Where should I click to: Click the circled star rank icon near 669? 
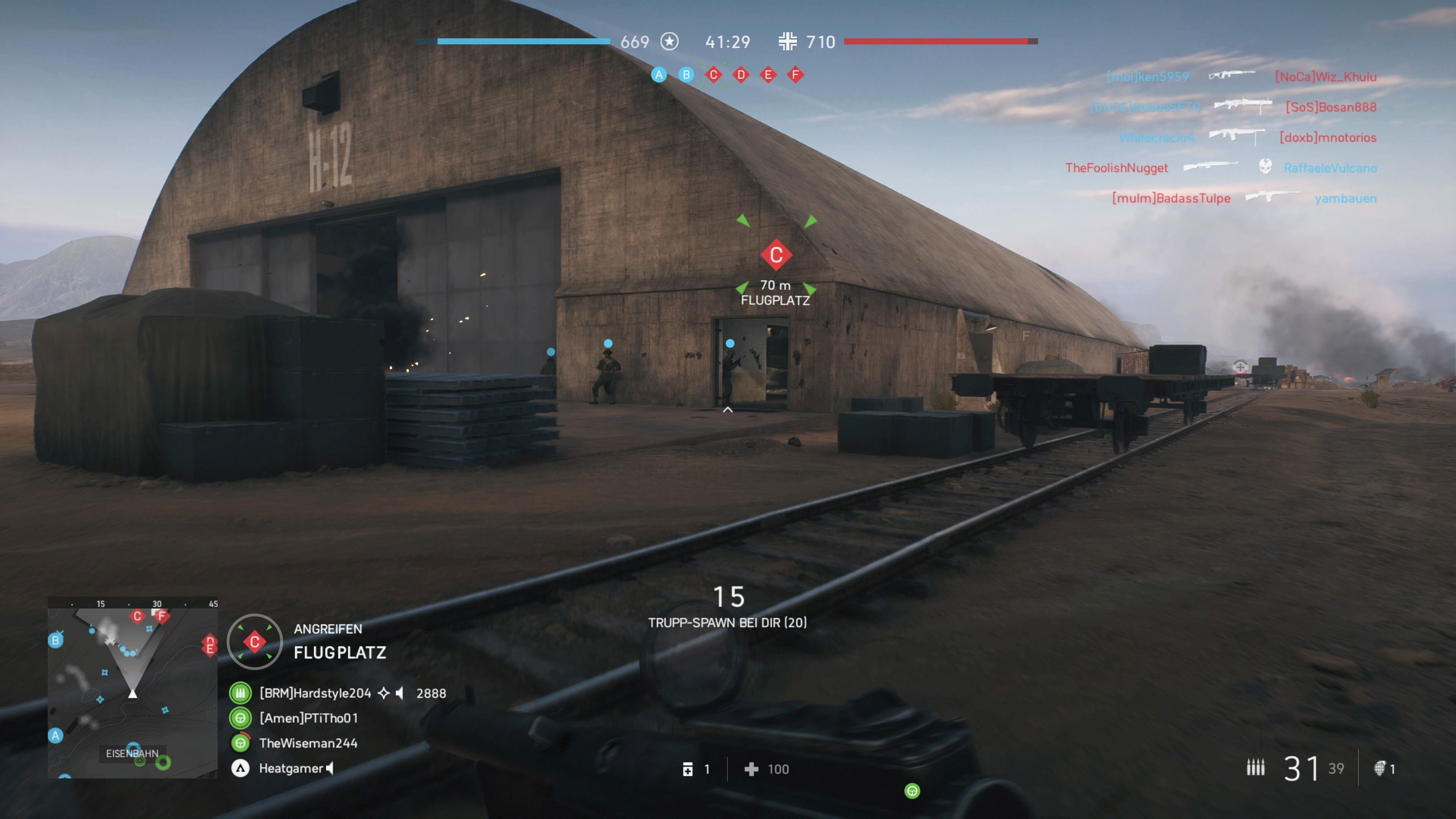[x=670, y=42]
